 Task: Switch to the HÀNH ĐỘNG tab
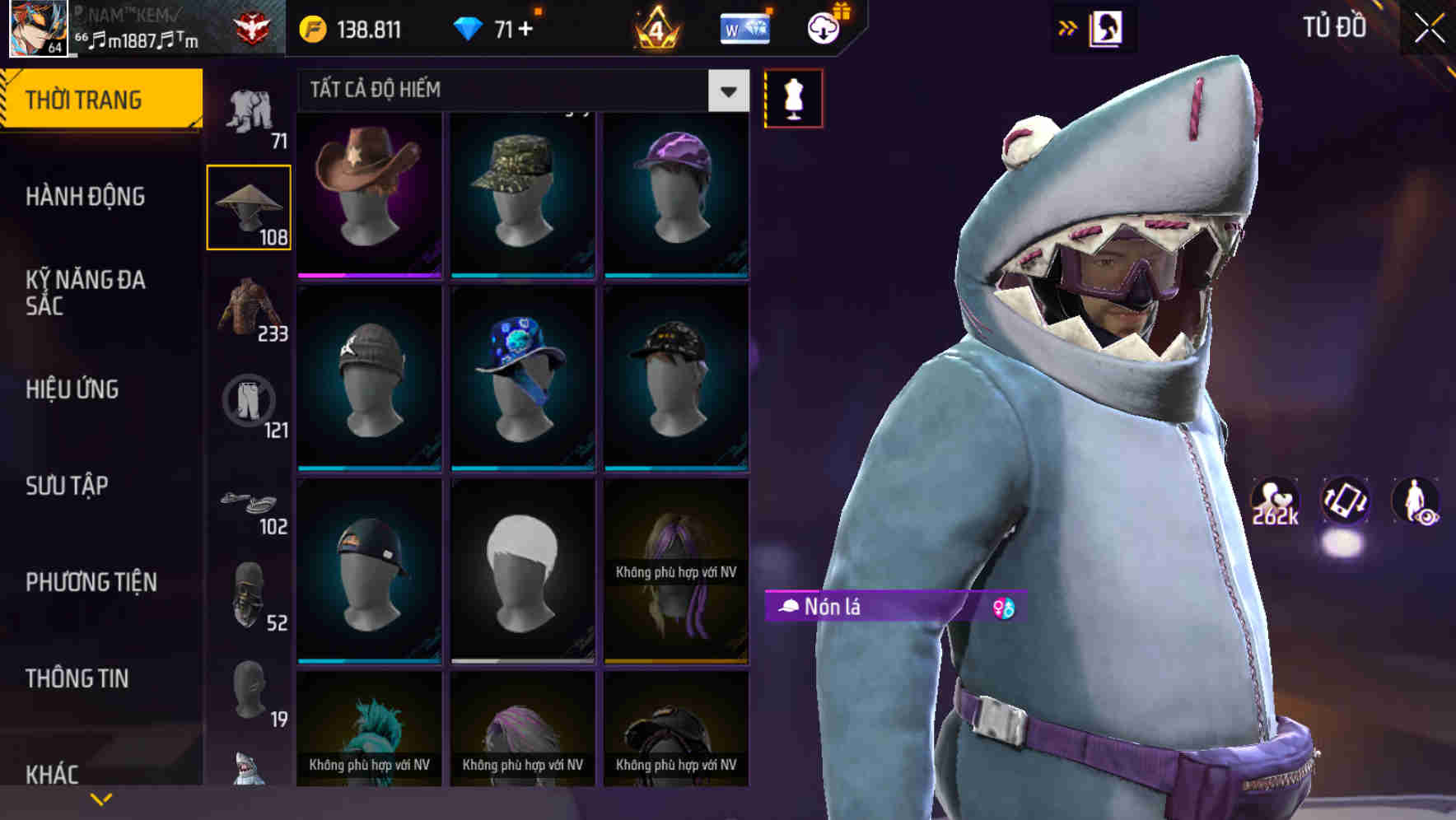click(x=84, y=198)
